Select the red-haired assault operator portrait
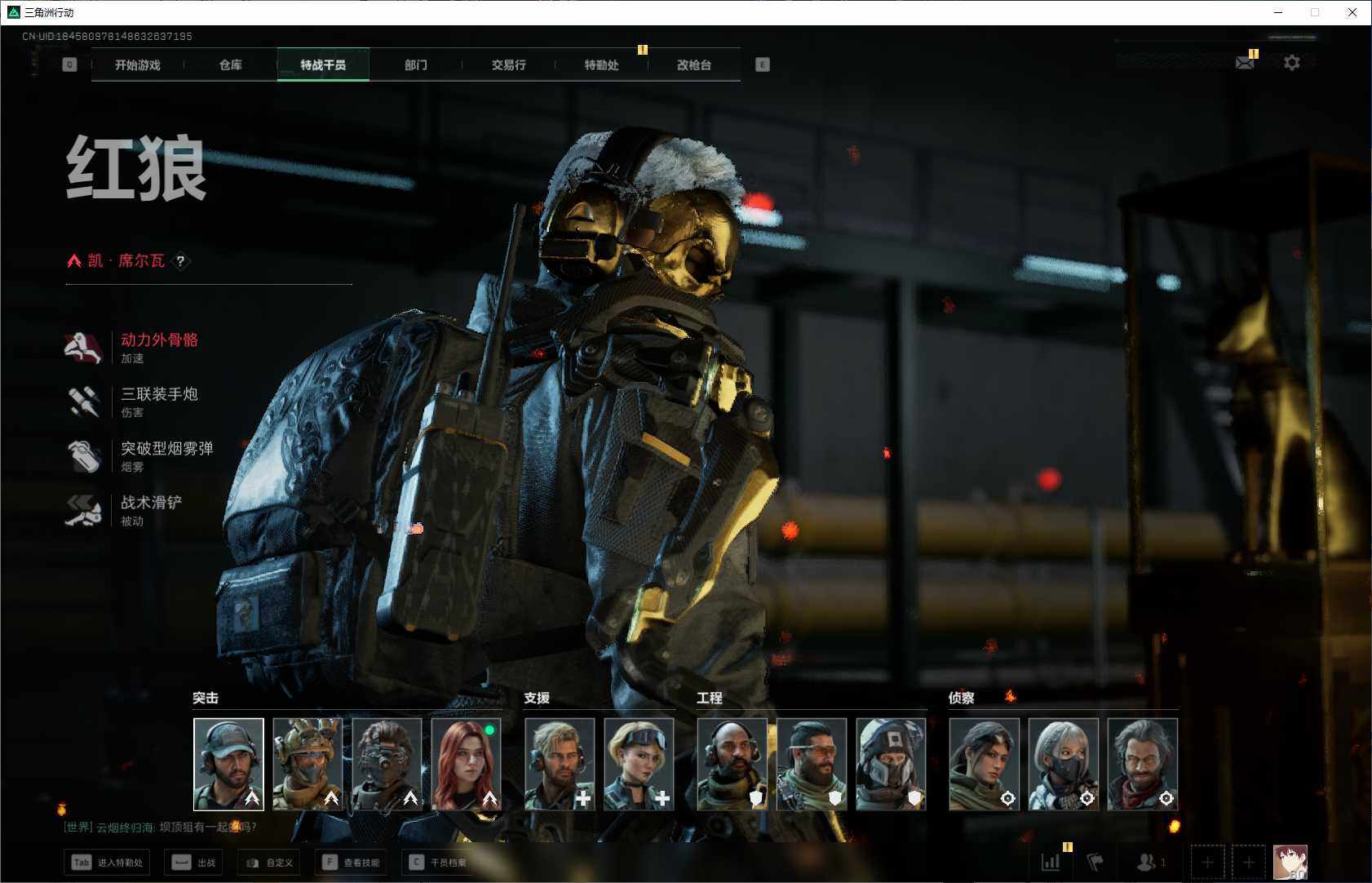 pos(467,764)
